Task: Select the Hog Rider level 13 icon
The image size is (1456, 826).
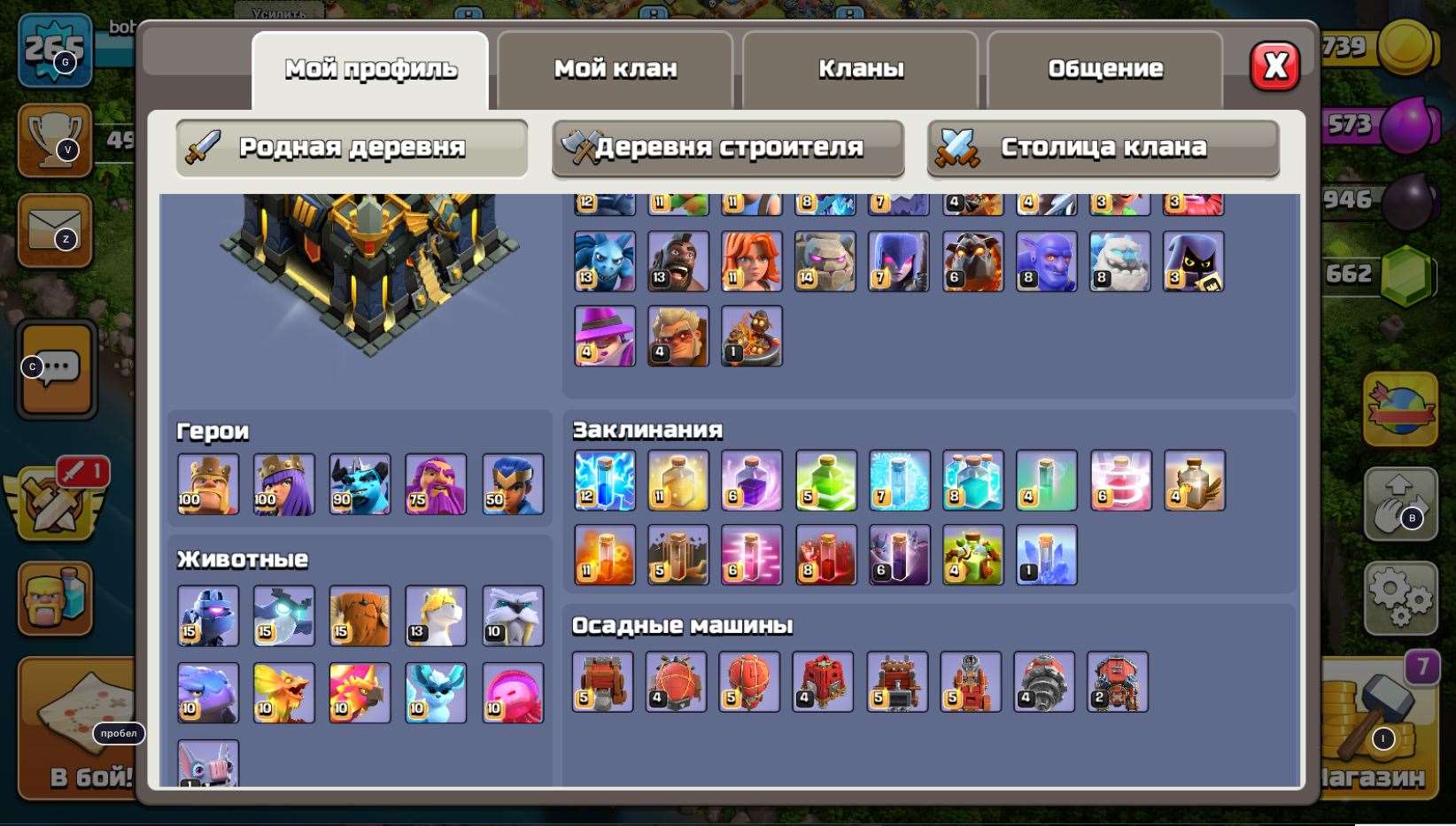Action: [x=678, y=260]
